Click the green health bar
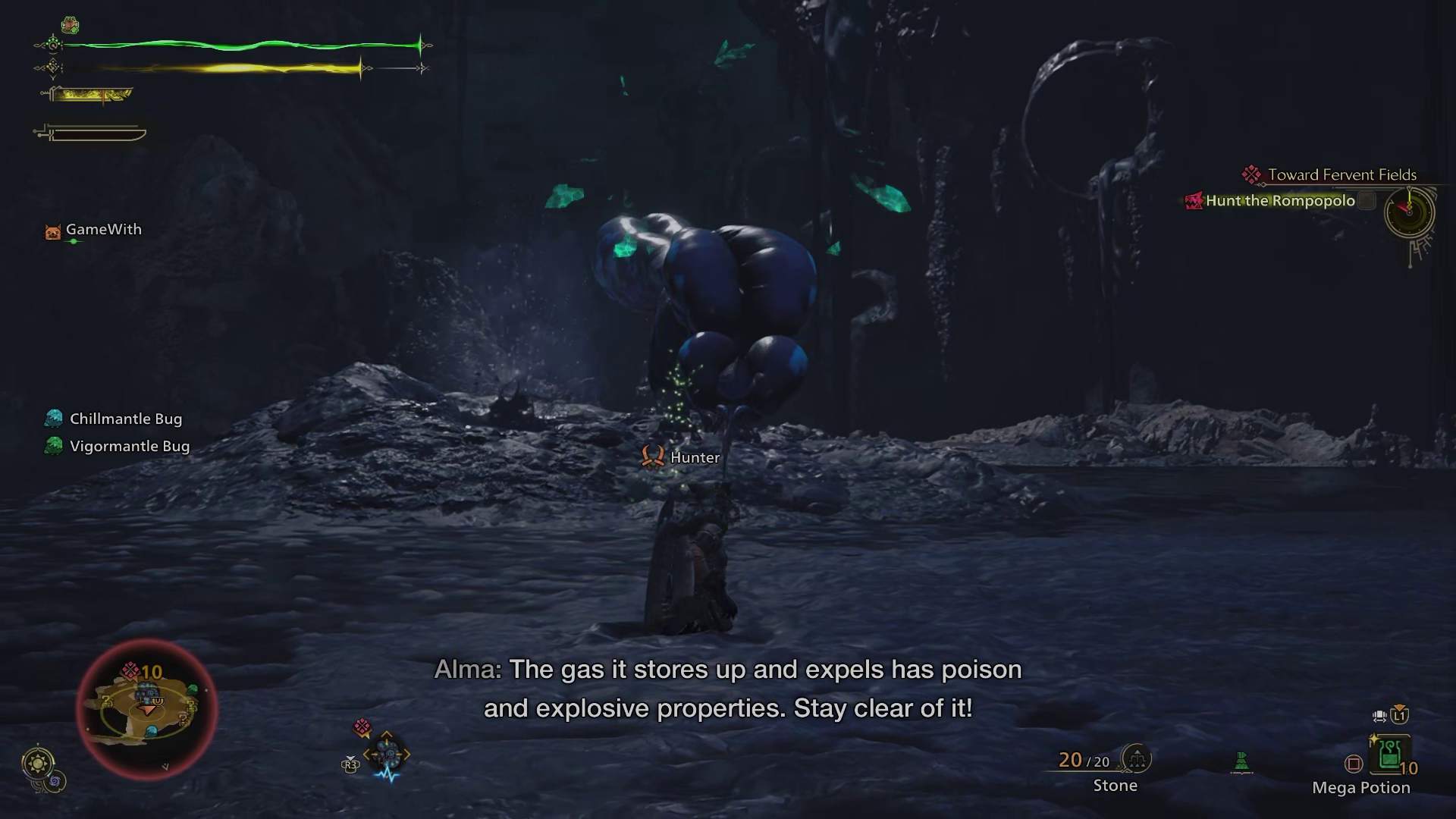The width and height of the screenshot is (1456, 819). pos(227,45)
